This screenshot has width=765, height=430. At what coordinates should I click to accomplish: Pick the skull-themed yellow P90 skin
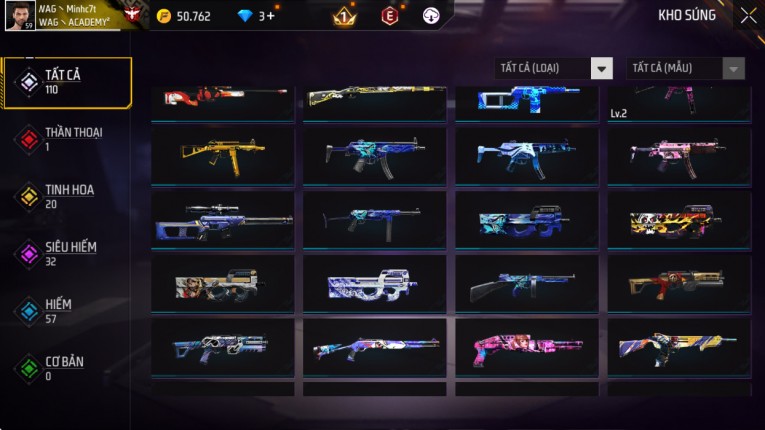point(678,221)
